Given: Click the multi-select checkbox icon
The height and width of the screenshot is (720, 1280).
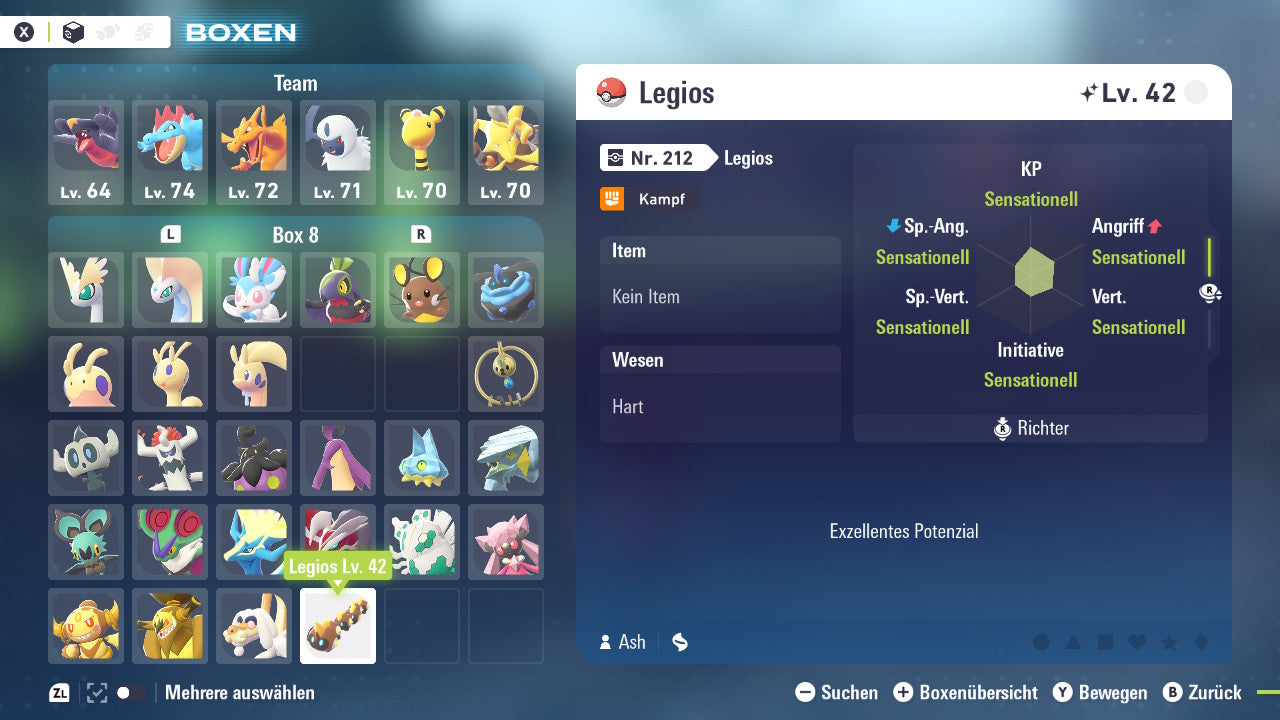Looking at the screenshot, I should pos(95,692).
